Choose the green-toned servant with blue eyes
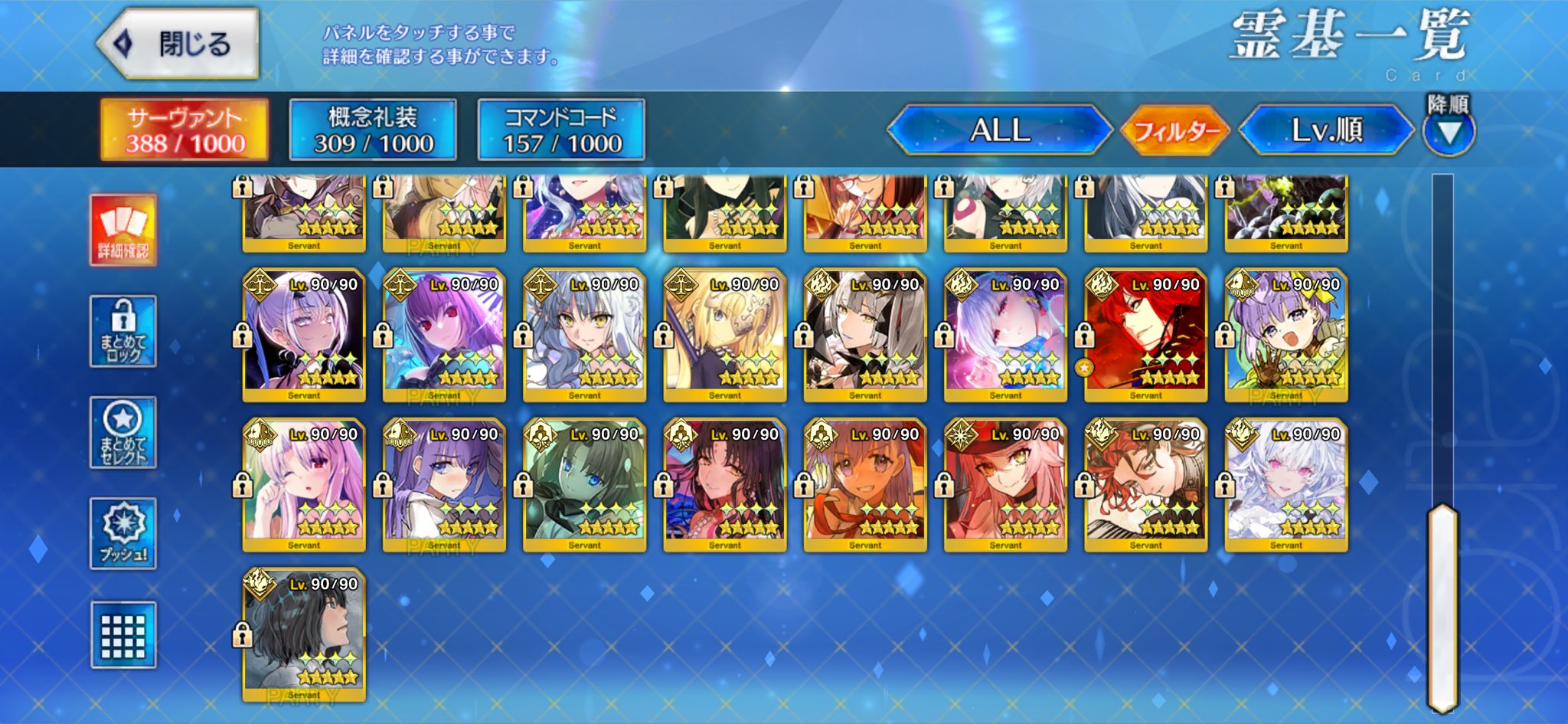 point(584,484)
